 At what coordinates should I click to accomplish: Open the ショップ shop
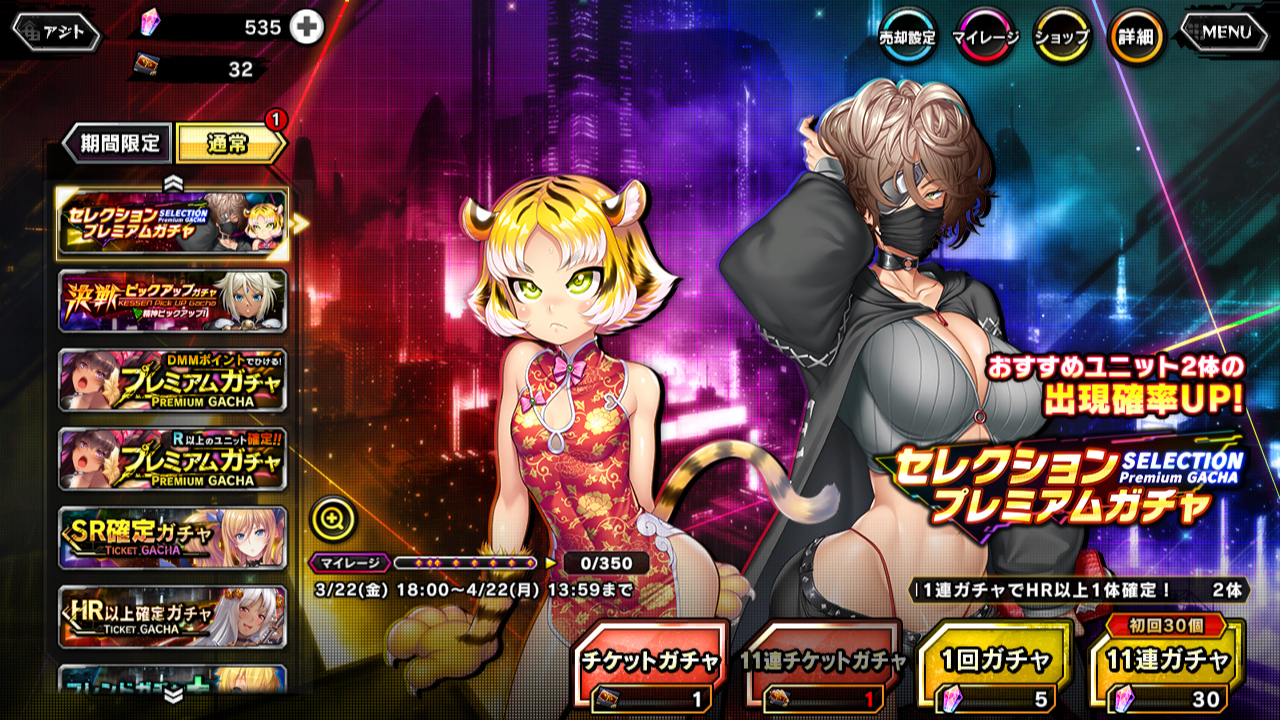coord(1061,37)
